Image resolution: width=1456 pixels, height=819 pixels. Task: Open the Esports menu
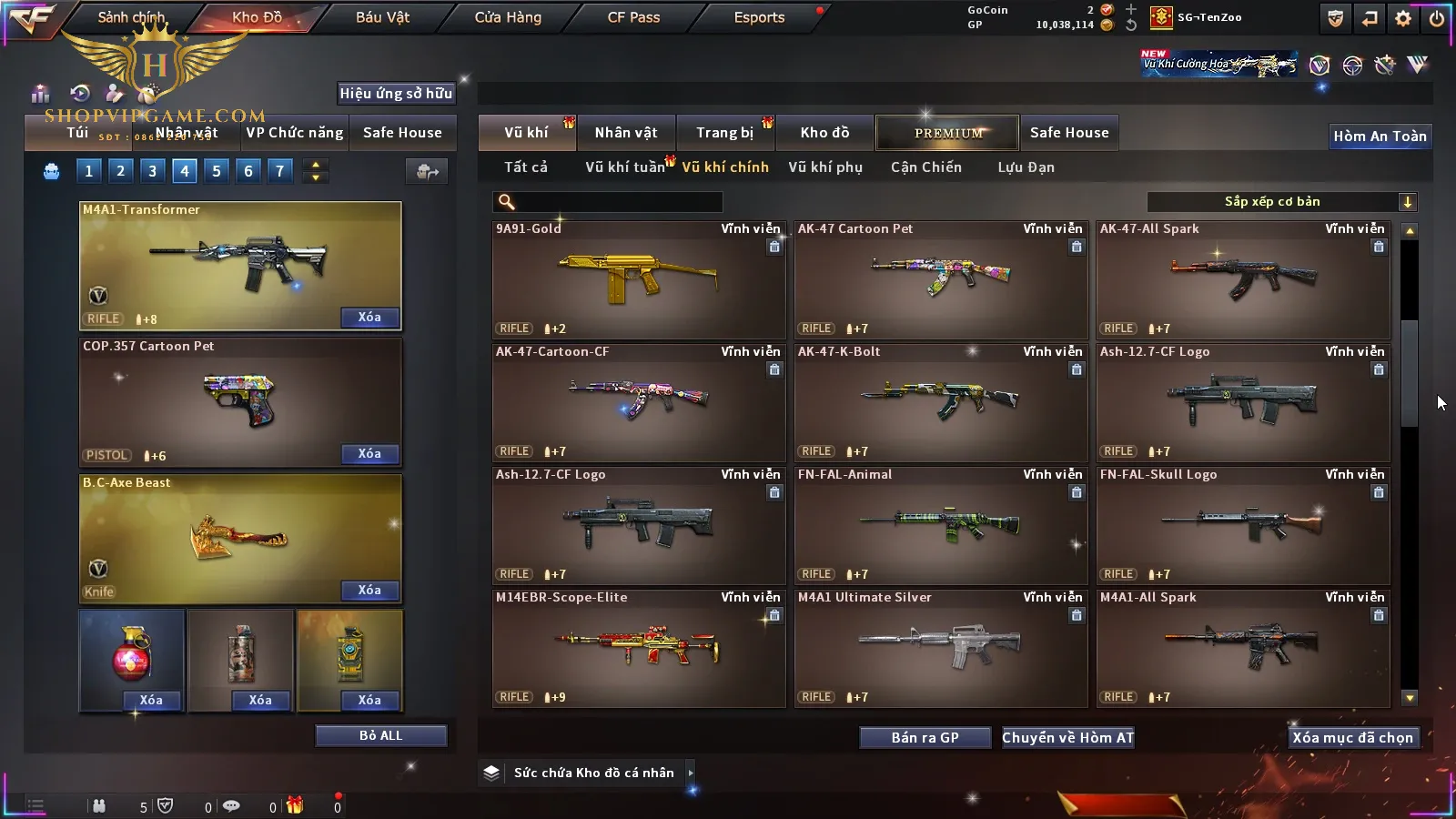pos(759,17)
